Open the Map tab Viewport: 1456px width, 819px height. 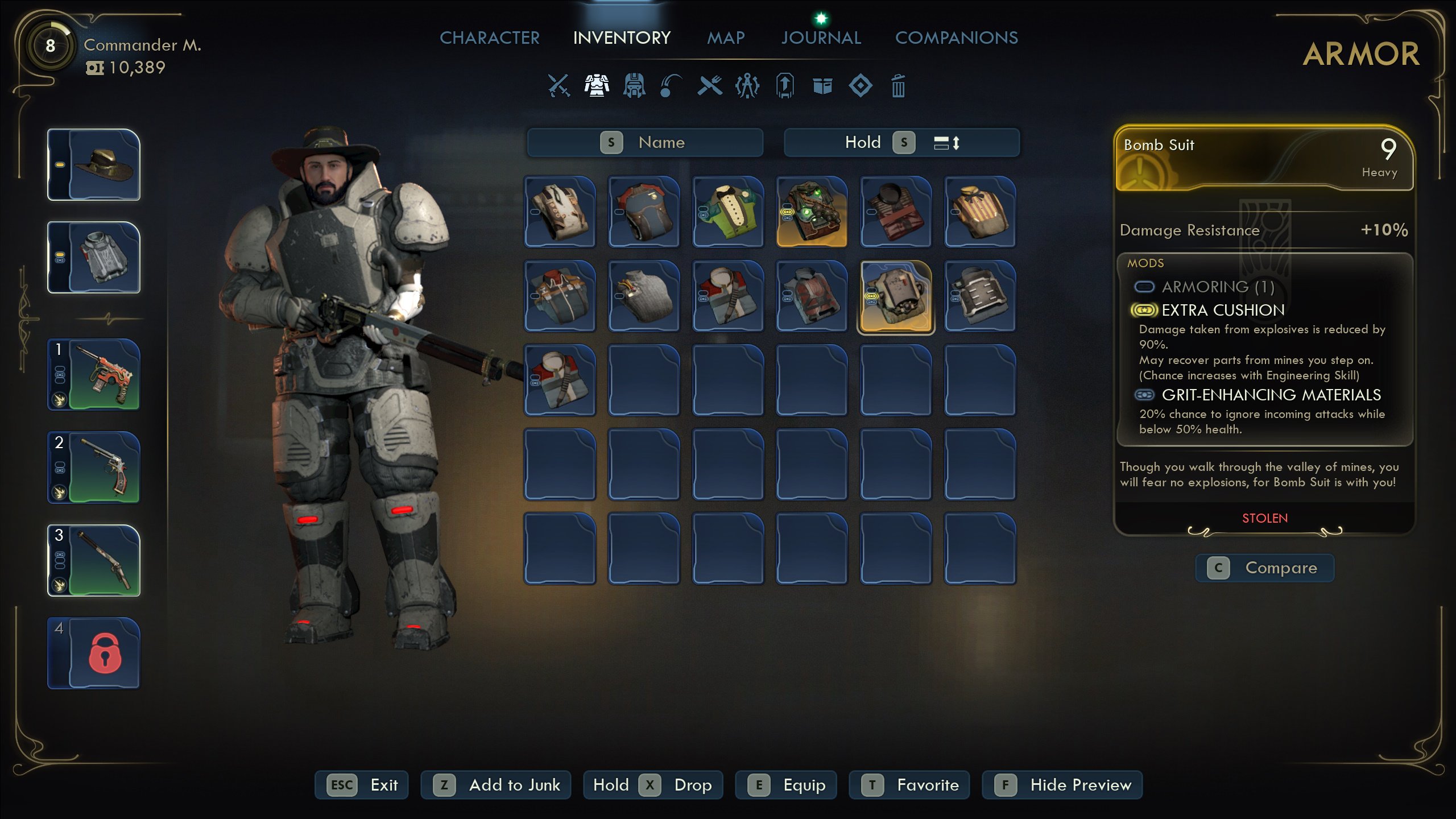click(x=726, y=38)
